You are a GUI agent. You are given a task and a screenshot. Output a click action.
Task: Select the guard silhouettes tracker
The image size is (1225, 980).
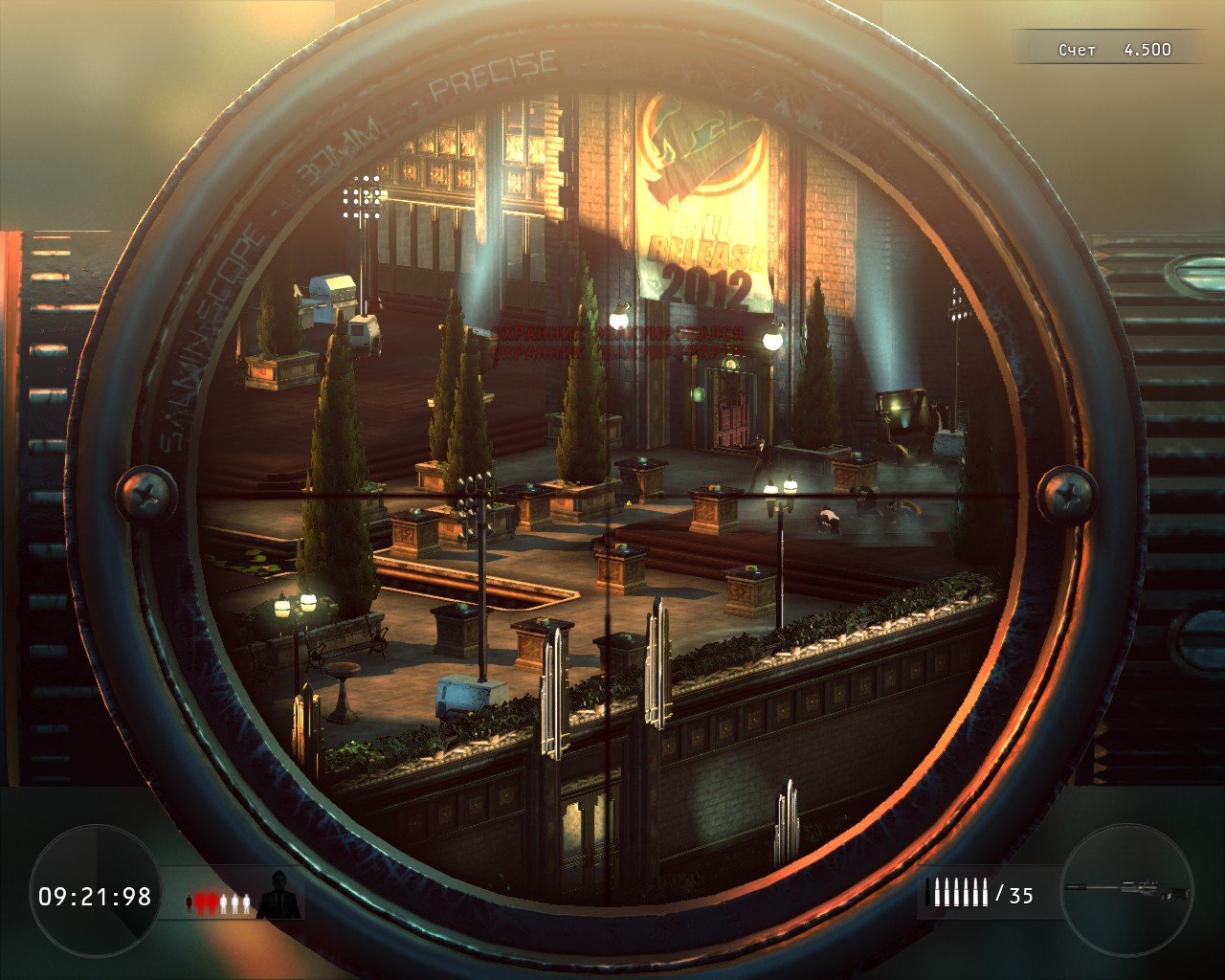pos(218,902)
